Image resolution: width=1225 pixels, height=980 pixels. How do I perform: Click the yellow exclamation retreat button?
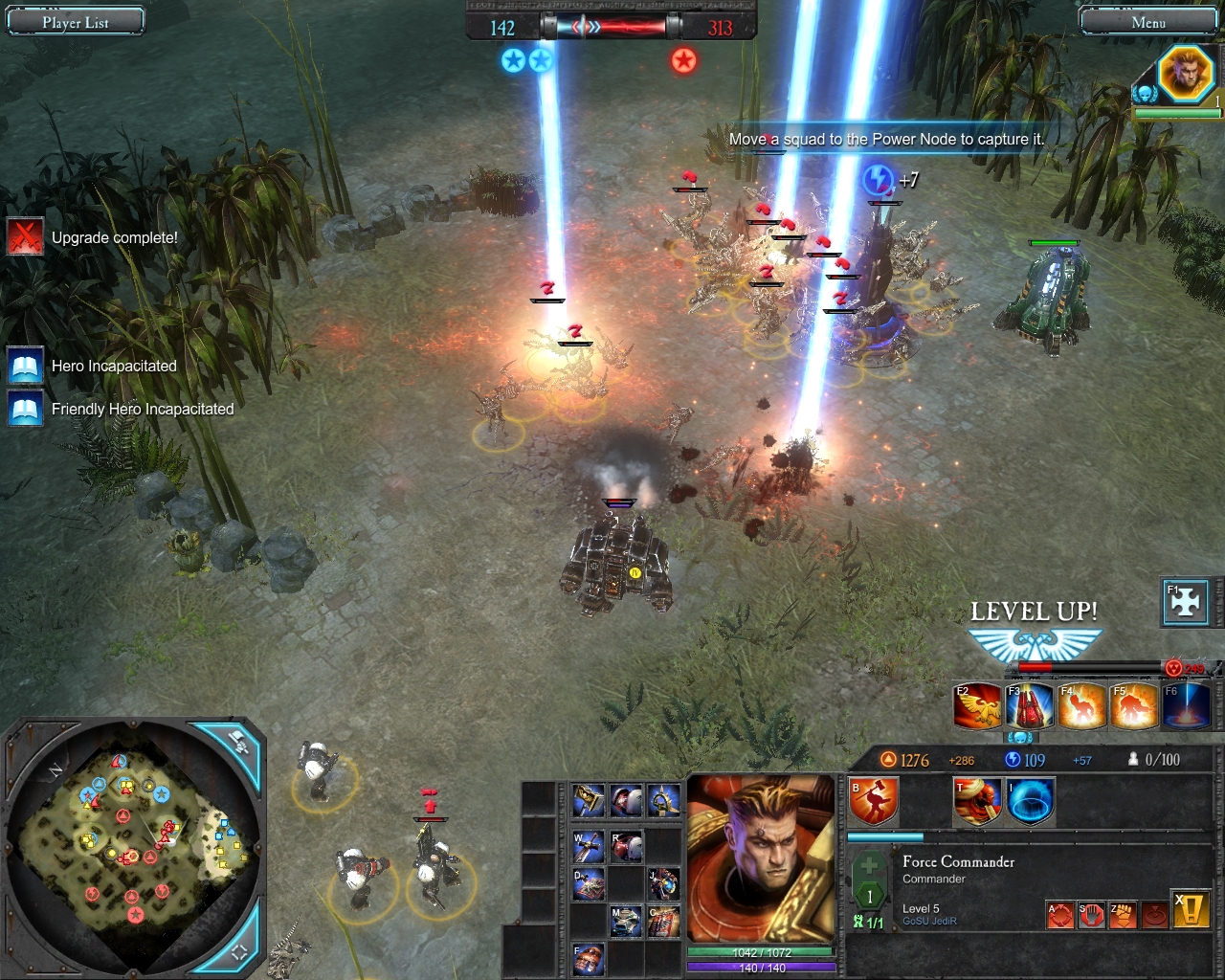coord(1192,910)
